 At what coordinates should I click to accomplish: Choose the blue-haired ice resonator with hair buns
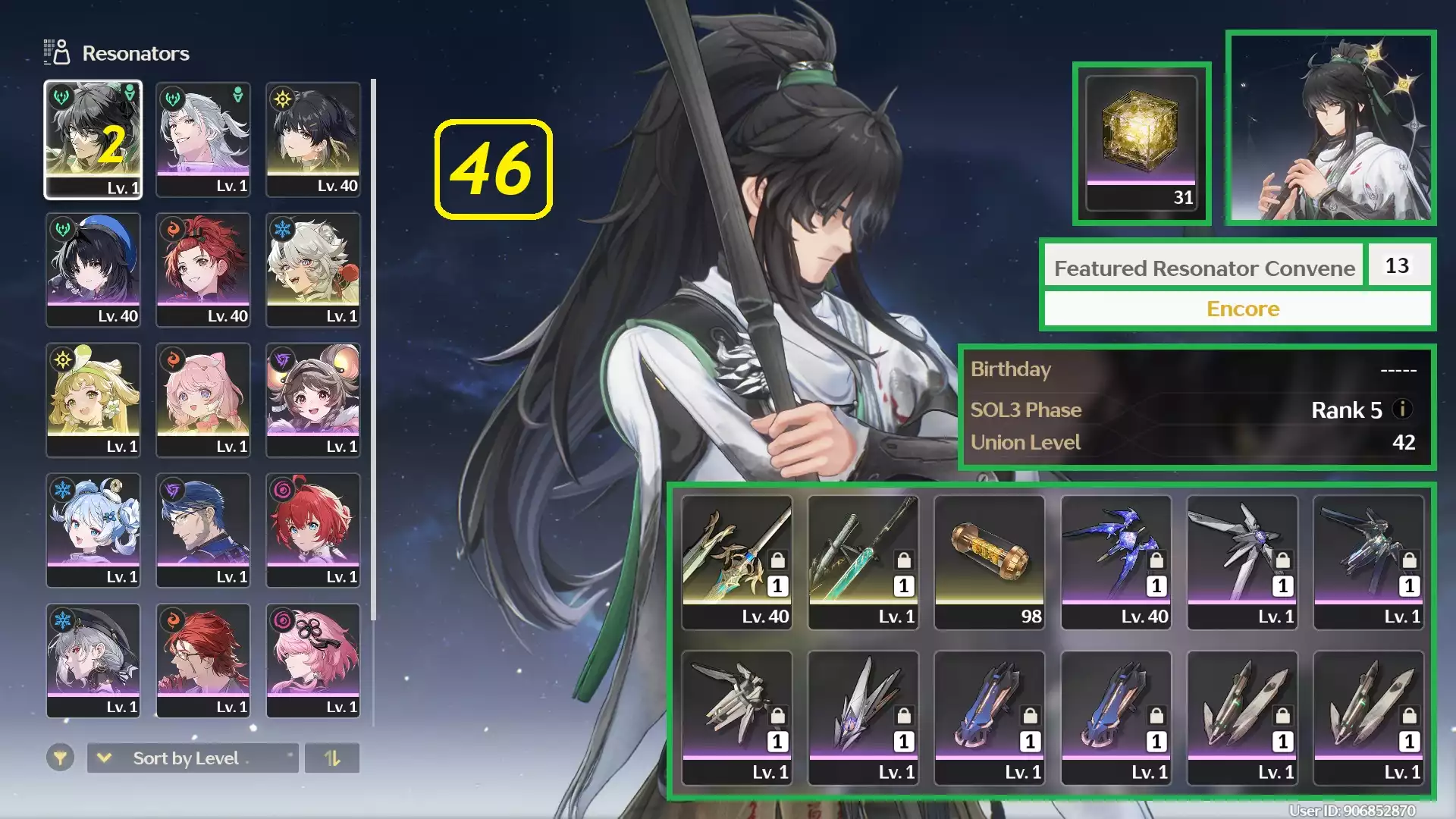coord(93,530)
